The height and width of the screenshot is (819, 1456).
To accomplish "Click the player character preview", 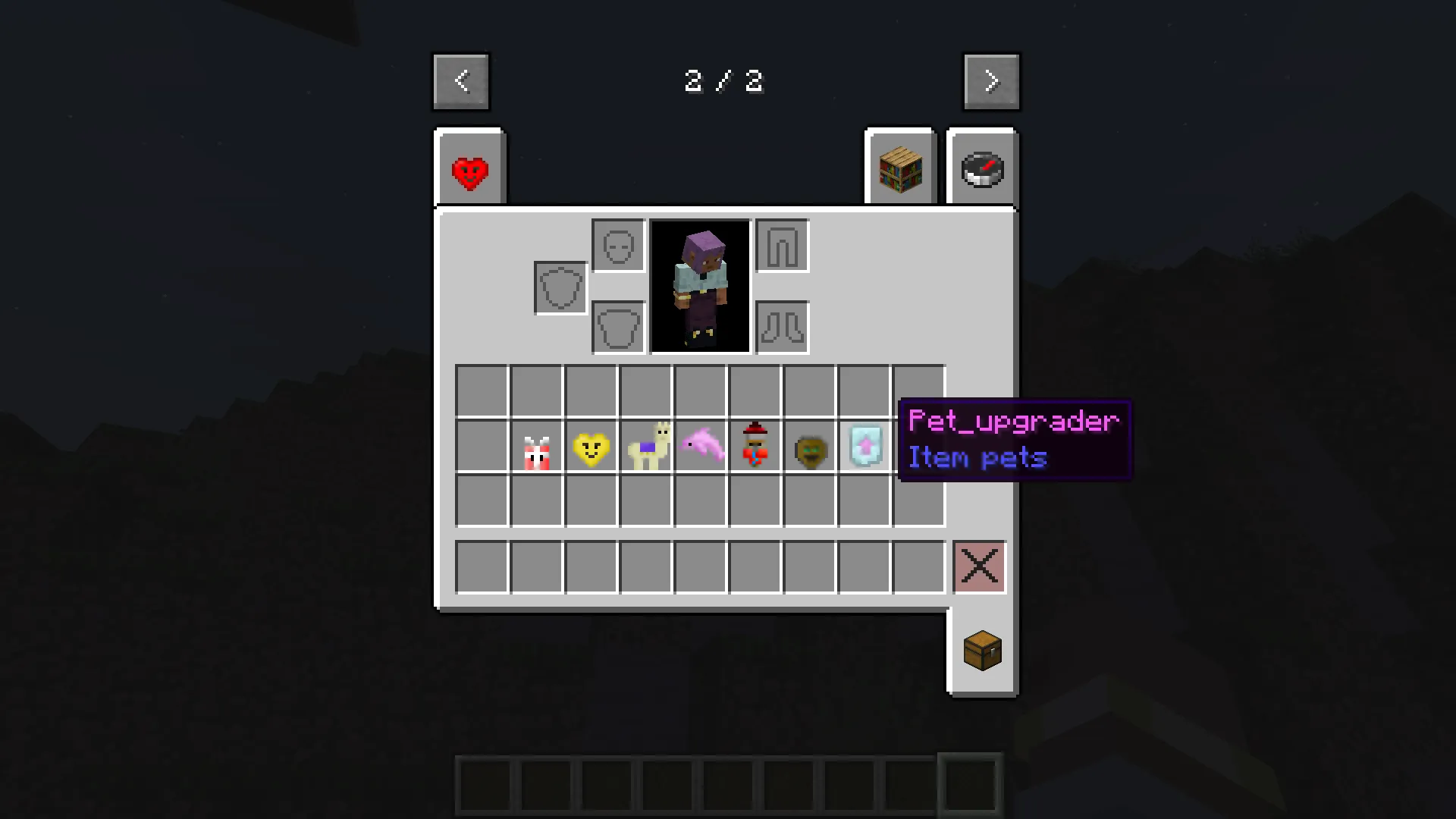I will pos(698,287).
